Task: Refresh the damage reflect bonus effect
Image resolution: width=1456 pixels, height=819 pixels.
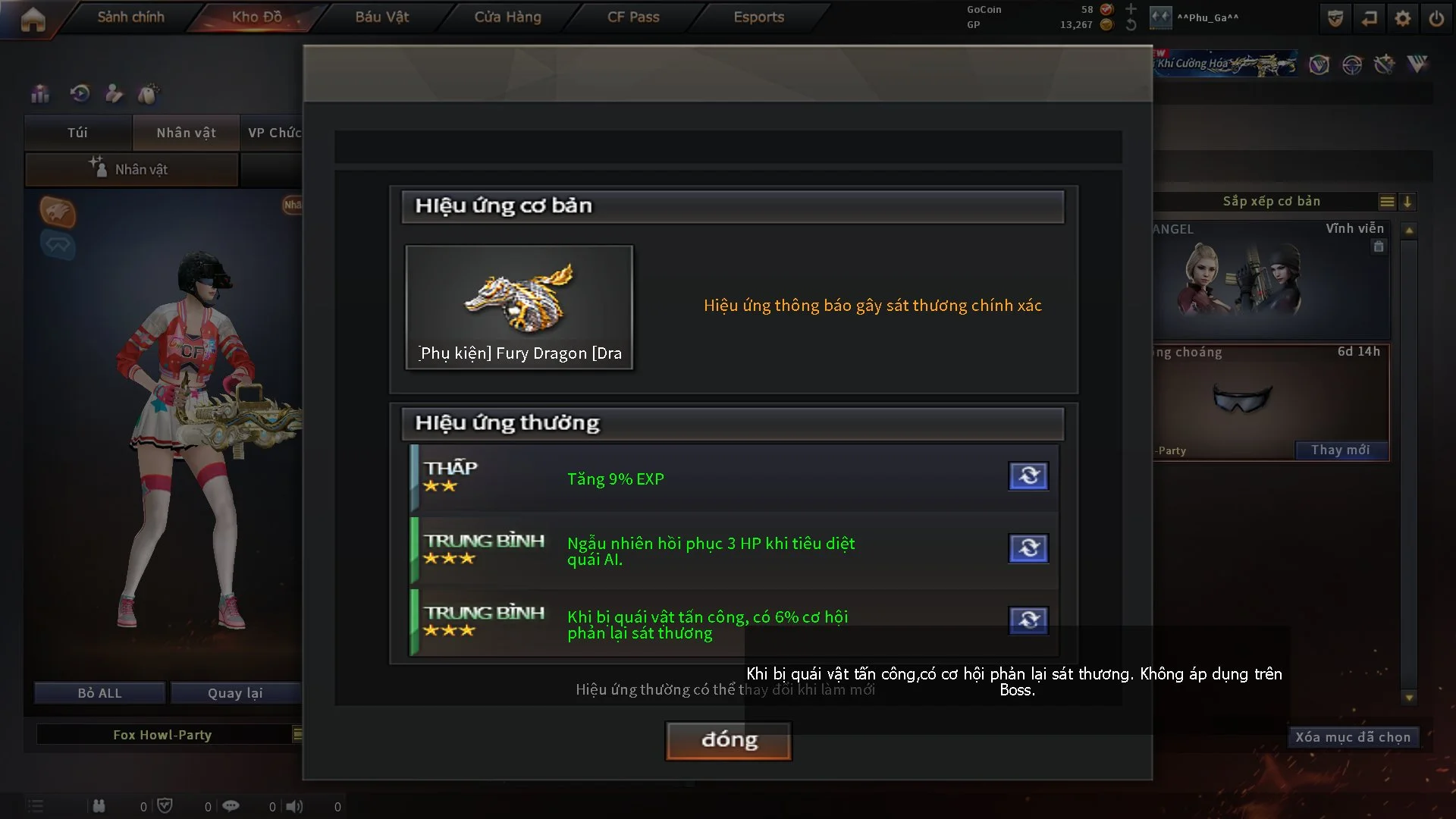Action: [1028, 620]
